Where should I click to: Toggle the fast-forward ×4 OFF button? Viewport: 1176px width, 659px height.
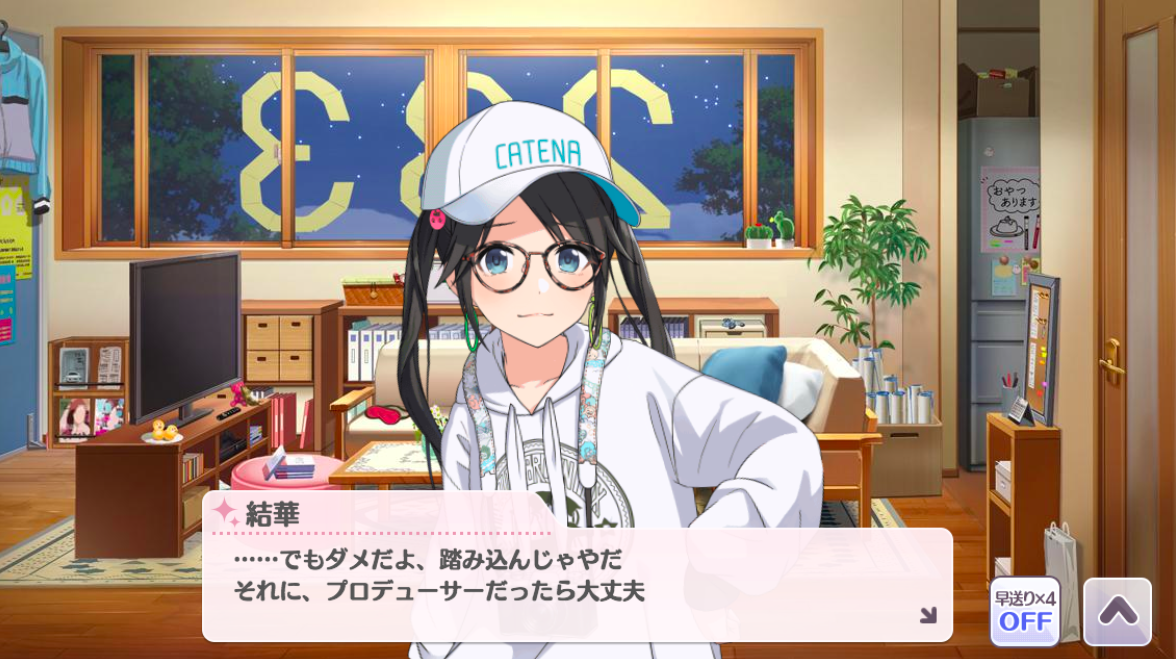click(x=1025, y=611)
